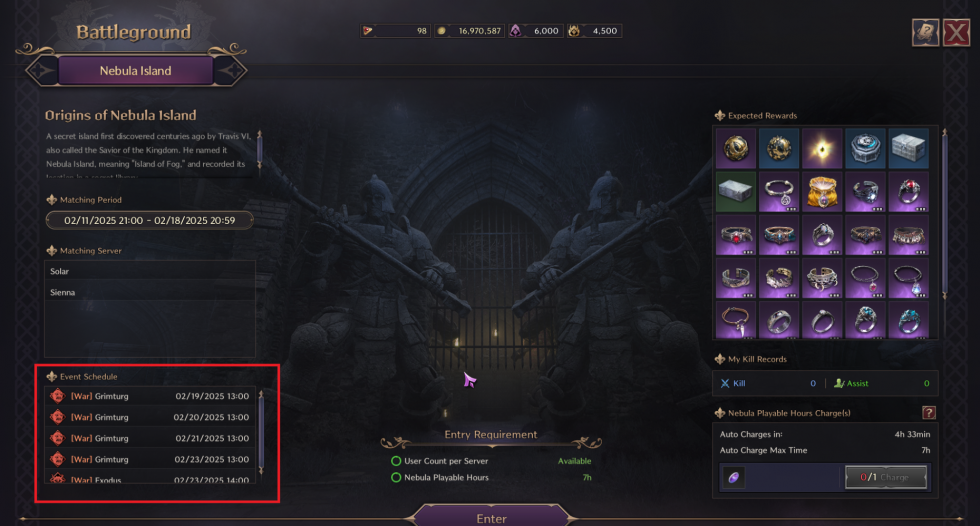The height and width of the screenshot is (526, 980).
Task: Open the help guide card icon
Action: [925, 33]
